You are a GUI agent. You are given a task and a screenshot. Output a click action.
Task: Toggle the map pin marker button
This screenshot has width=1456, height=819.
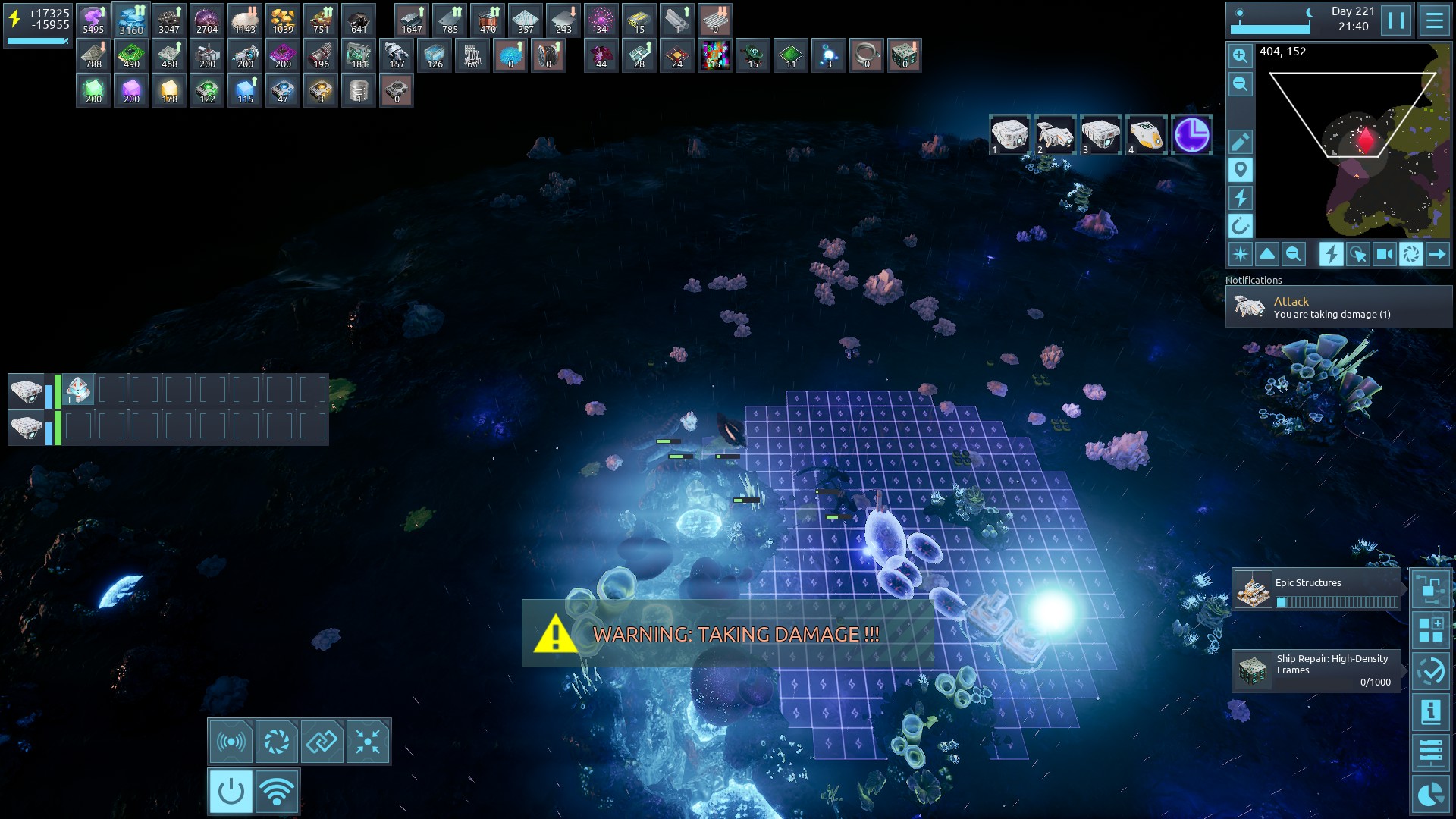(x=1240, y=170)
